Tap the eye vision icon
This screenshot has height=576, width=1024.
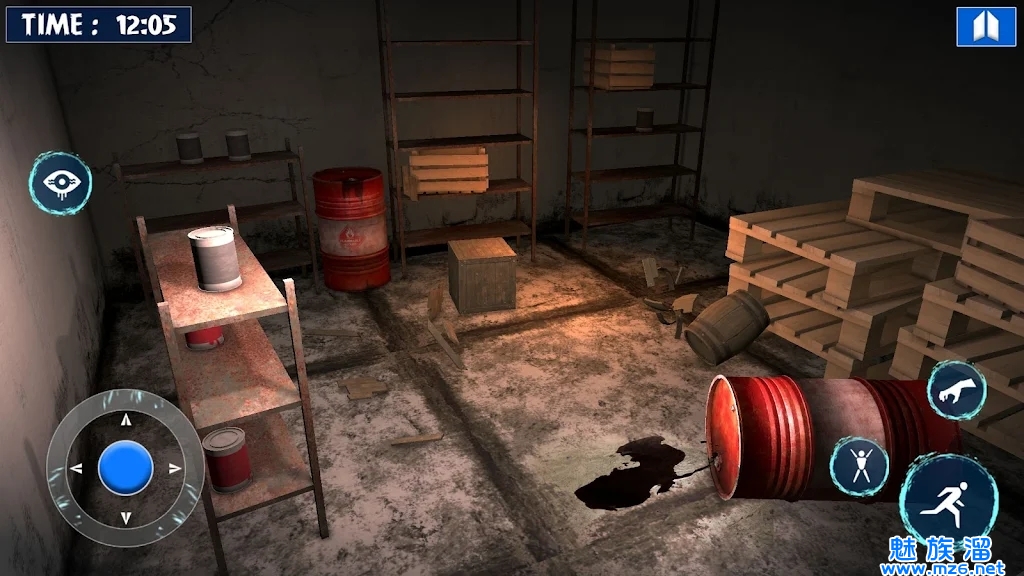pos(60,183)
